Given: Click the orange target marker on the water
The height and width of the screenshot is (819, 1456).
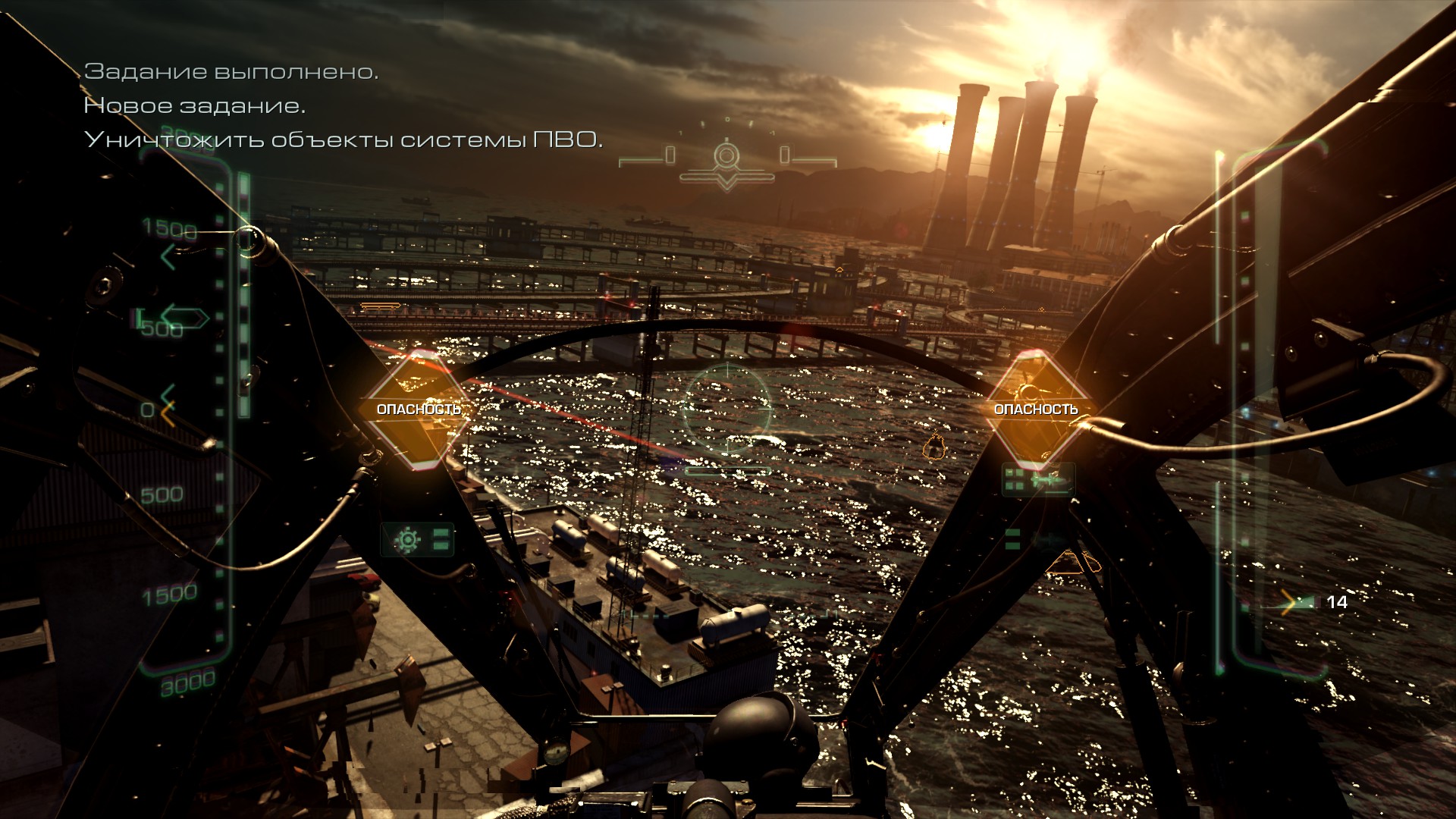Looking at the screenshot, I should (934, 447).
